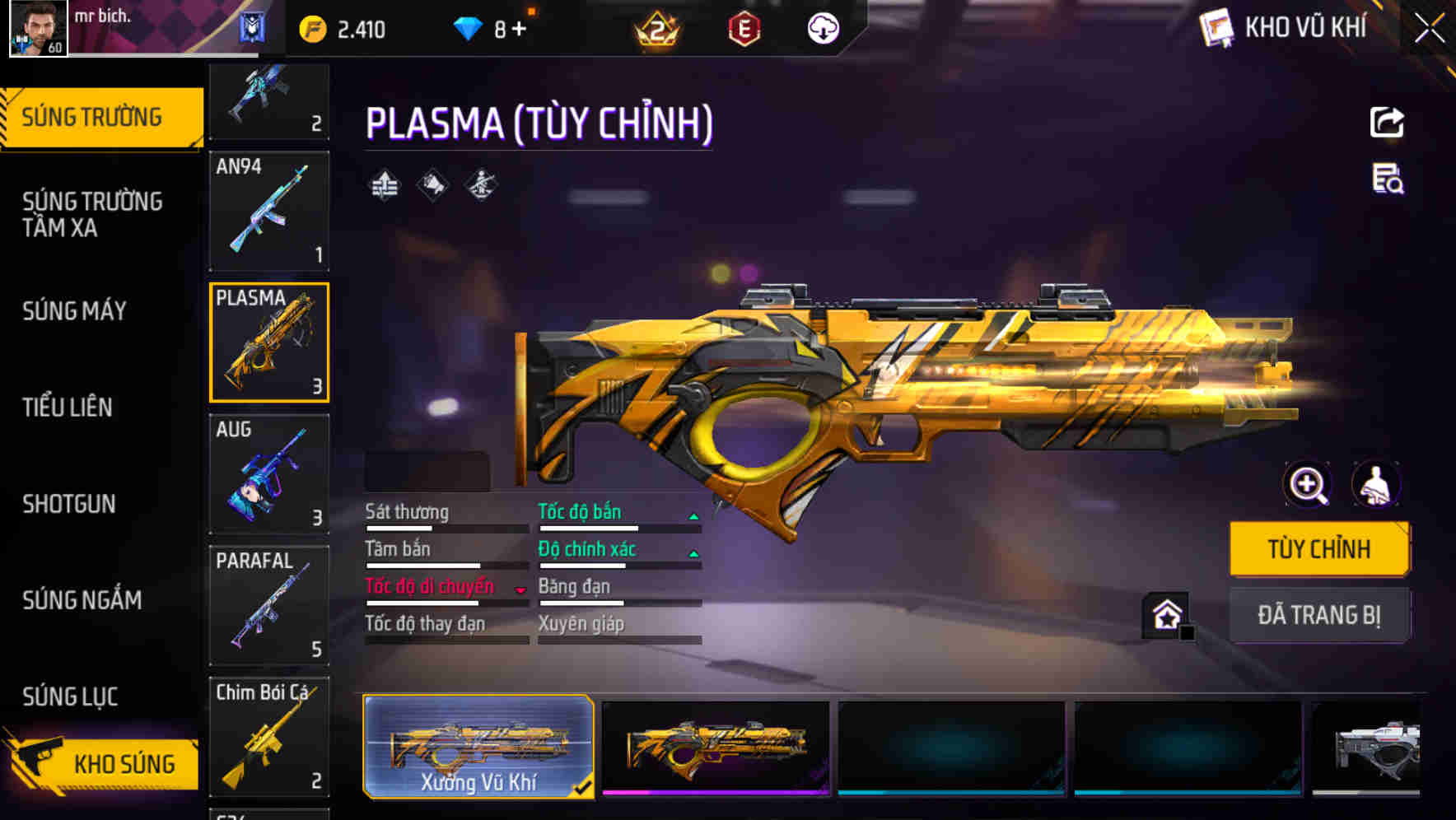Choose the PARAFAL weapon tile

click(x=269, y=606)
